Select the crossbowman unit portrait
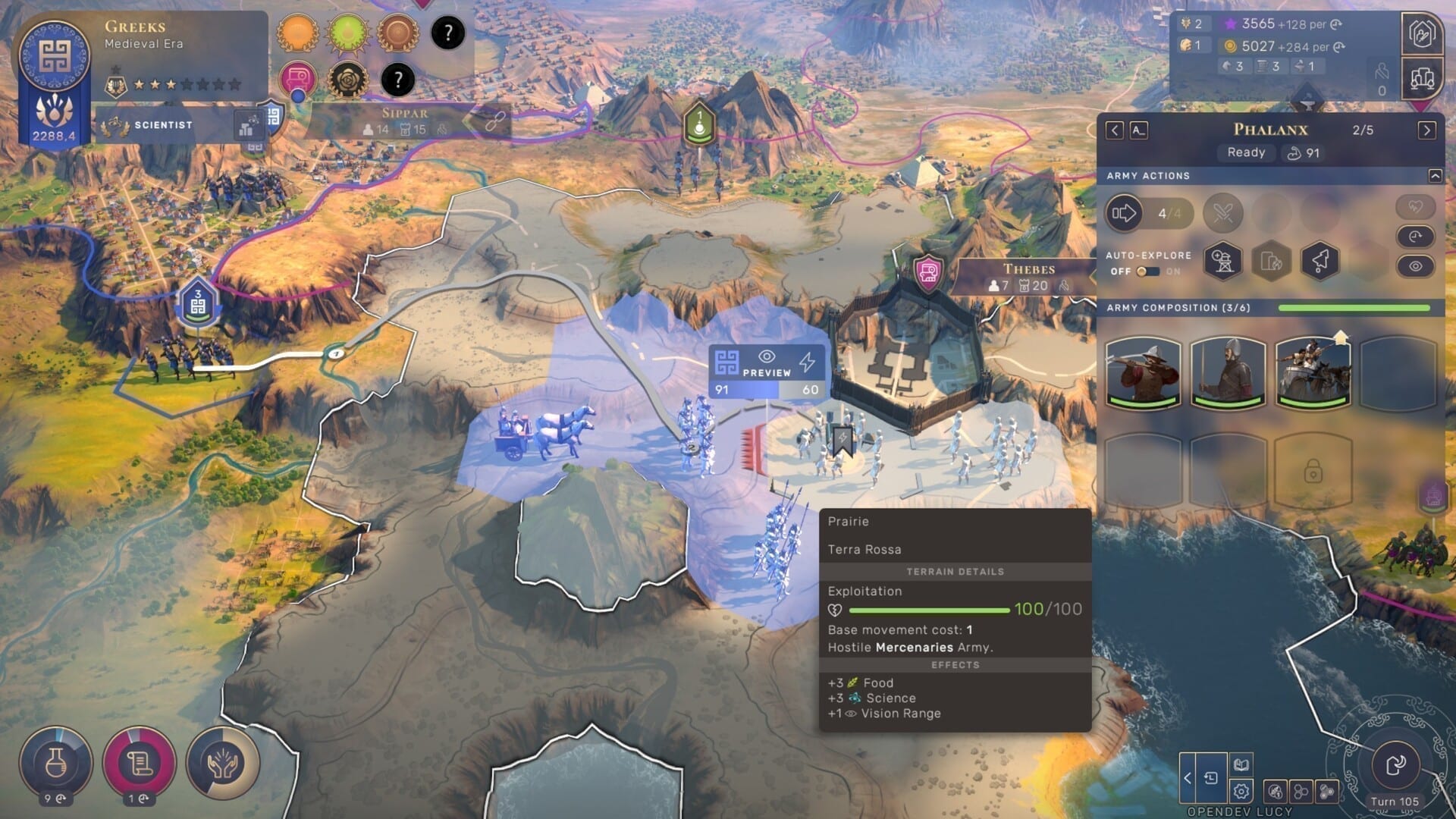Viewport: 1456px width, 819px height. 1143,372
